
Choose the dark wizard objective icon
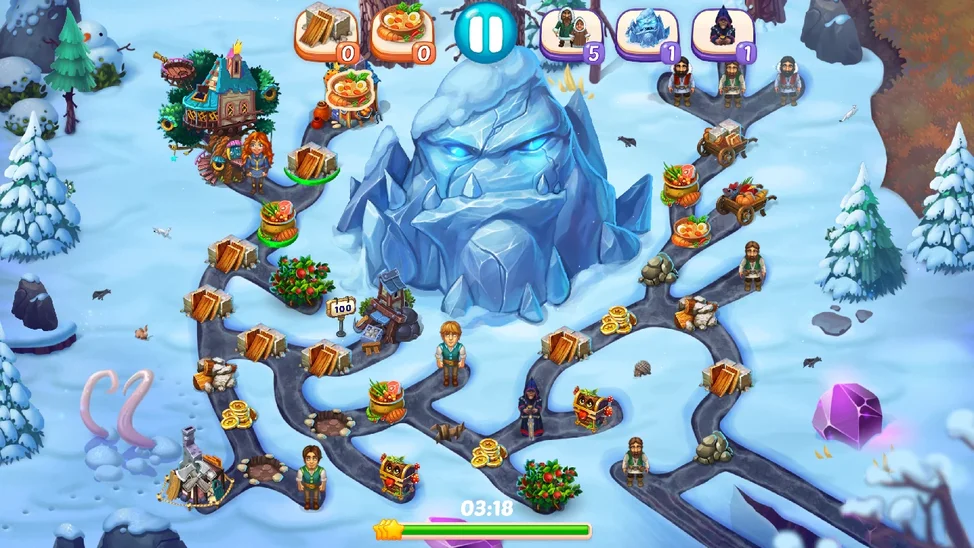(722, 34)
